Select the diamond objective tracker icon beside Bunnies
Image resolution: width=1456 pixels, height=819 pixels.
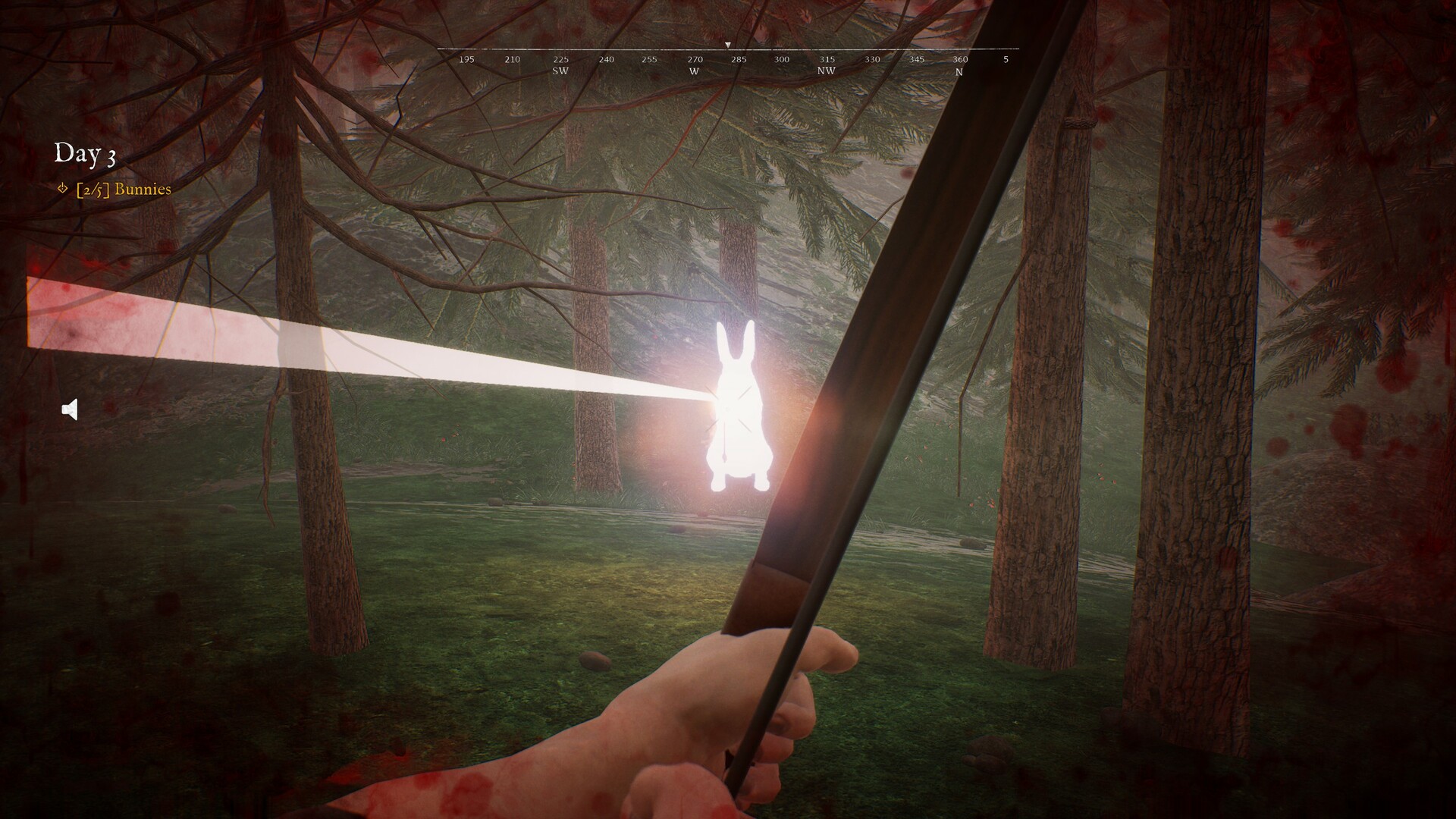point(61,190)
